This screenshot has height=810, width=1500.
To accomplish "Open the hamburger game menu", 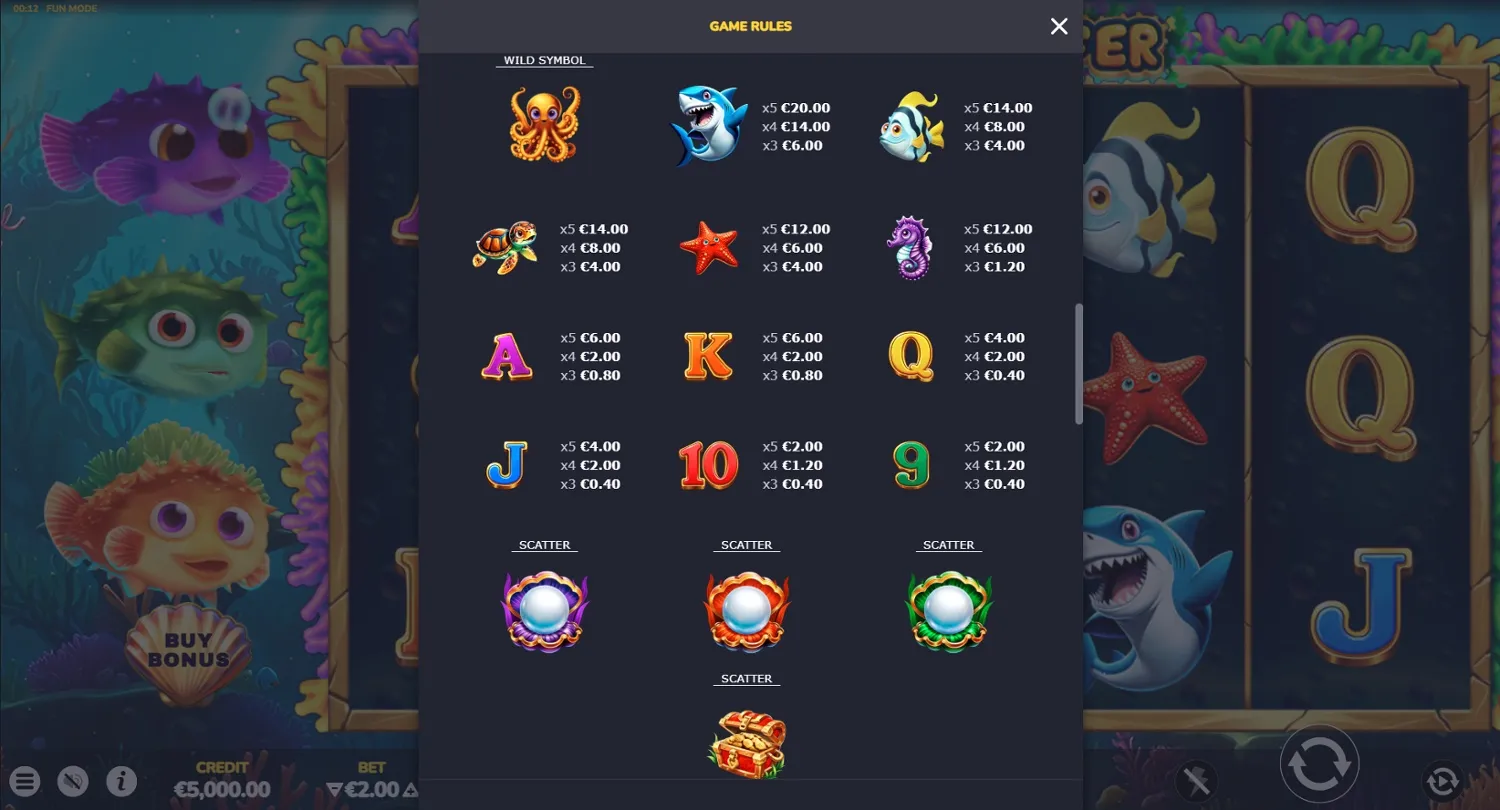I will click(25, 781).
